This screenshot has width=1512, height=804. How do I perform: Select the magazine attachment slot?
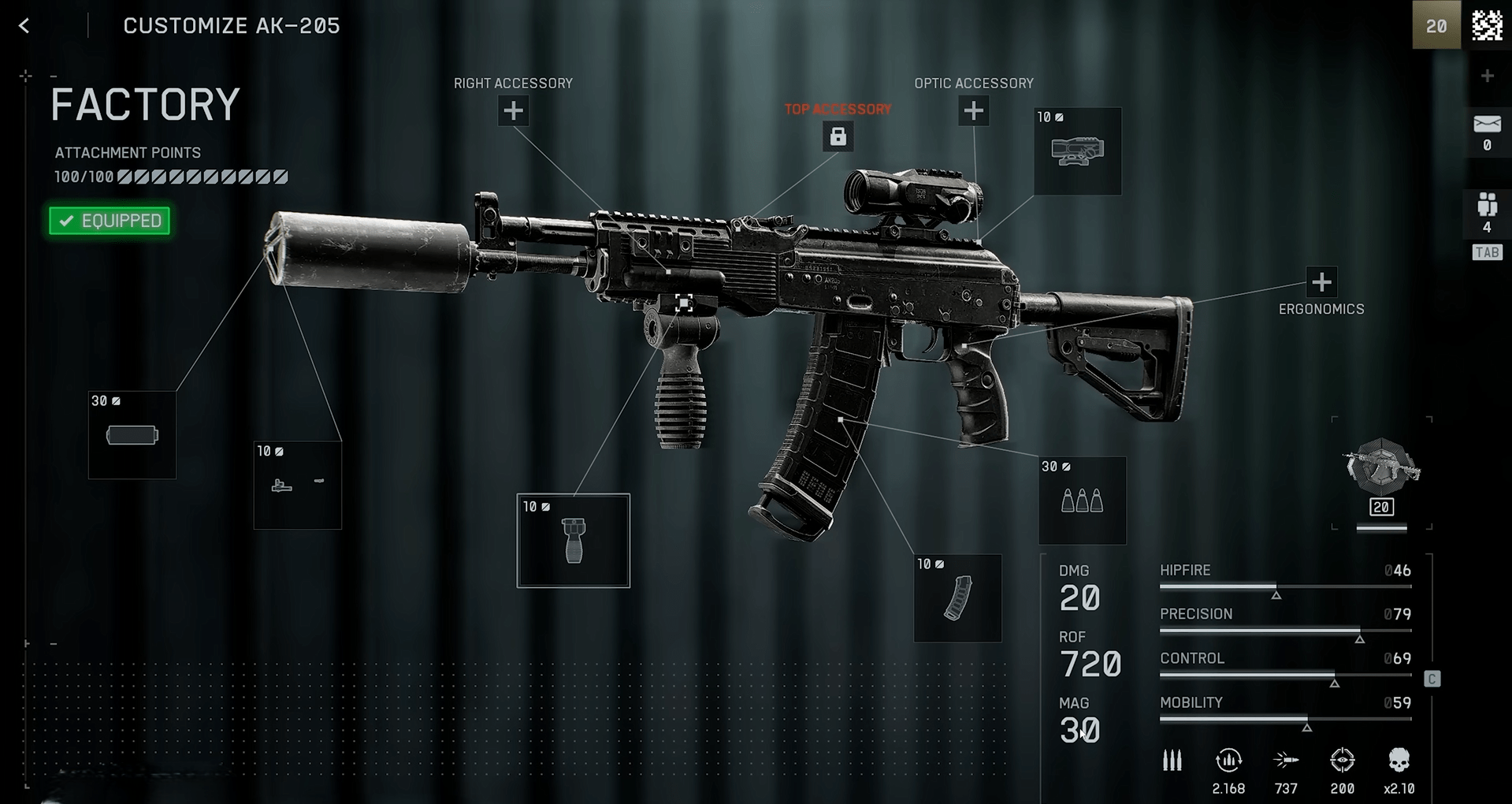[x=957, y=598]
